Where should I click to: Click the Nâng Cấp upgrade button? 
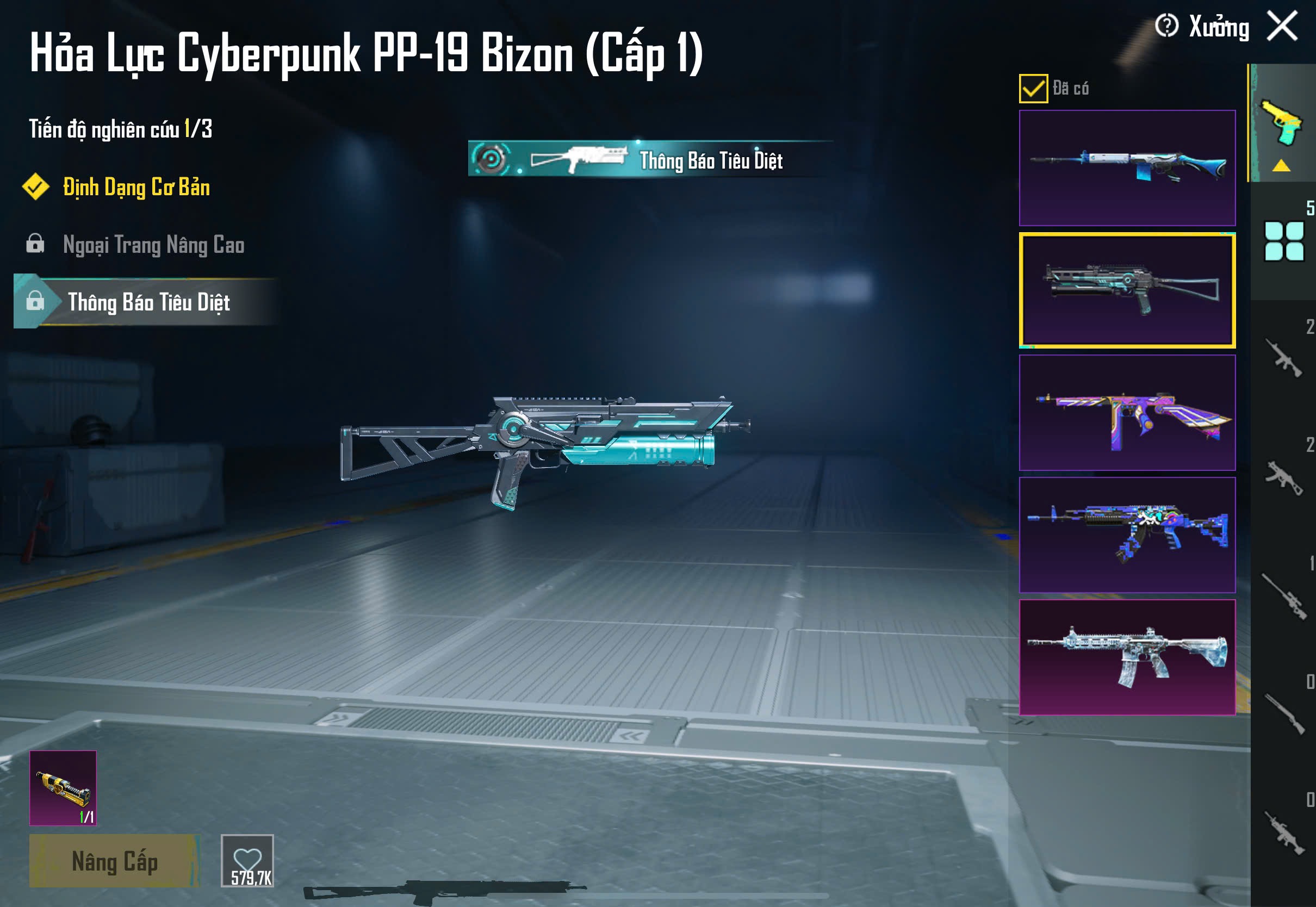tap(114, 861)
